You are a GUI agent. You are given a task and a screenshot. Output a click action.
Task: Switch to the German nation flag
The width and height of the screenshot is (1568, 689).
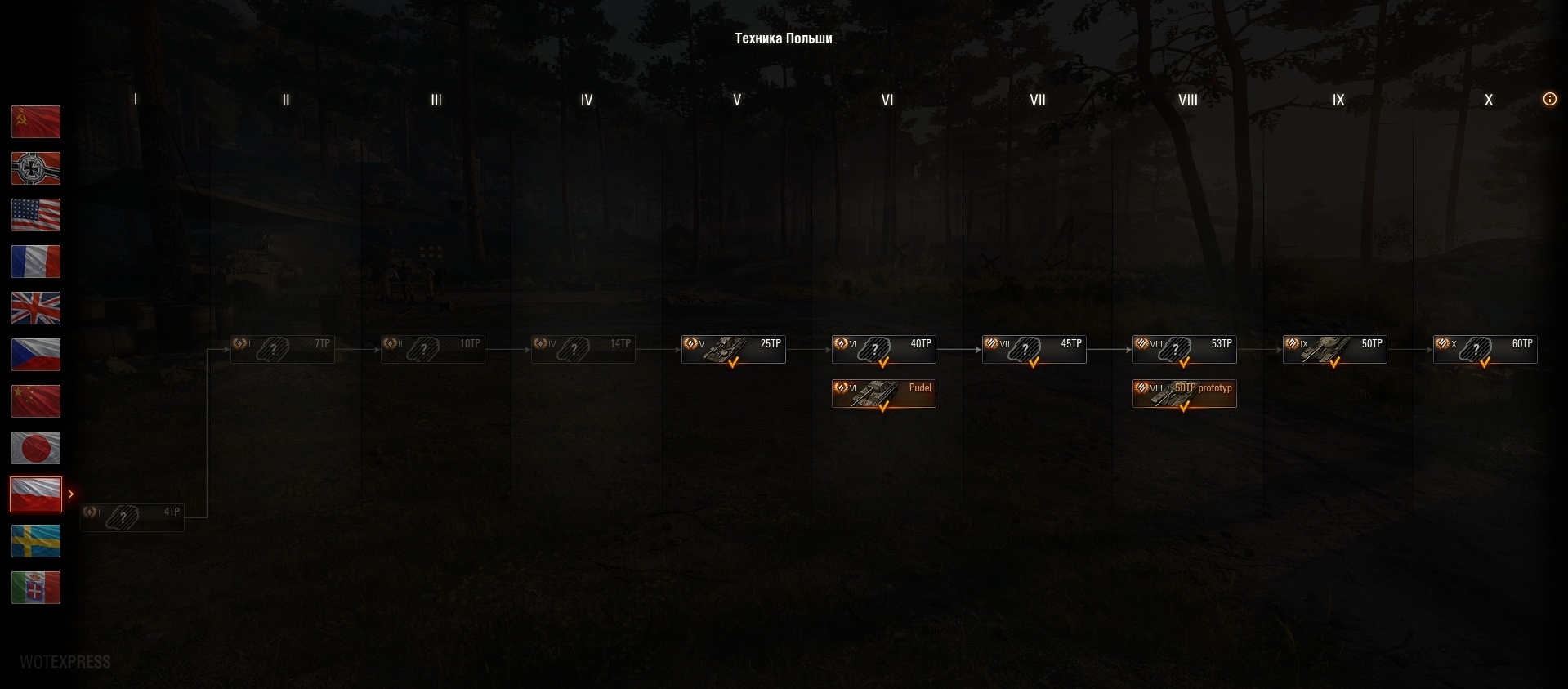click(36, 168)
